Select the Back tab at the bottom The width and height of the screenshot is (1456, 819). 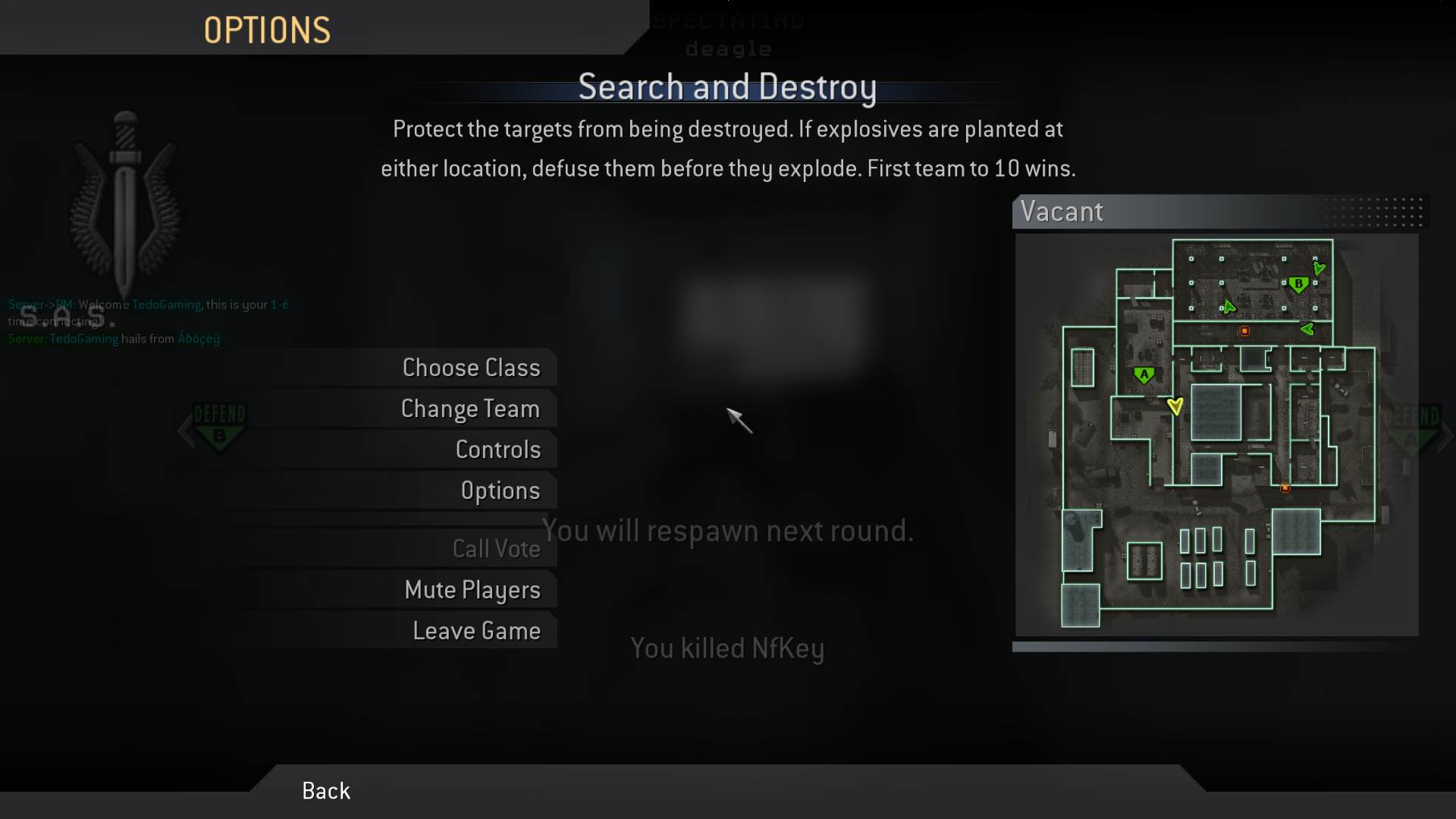(x=325, y=790)
